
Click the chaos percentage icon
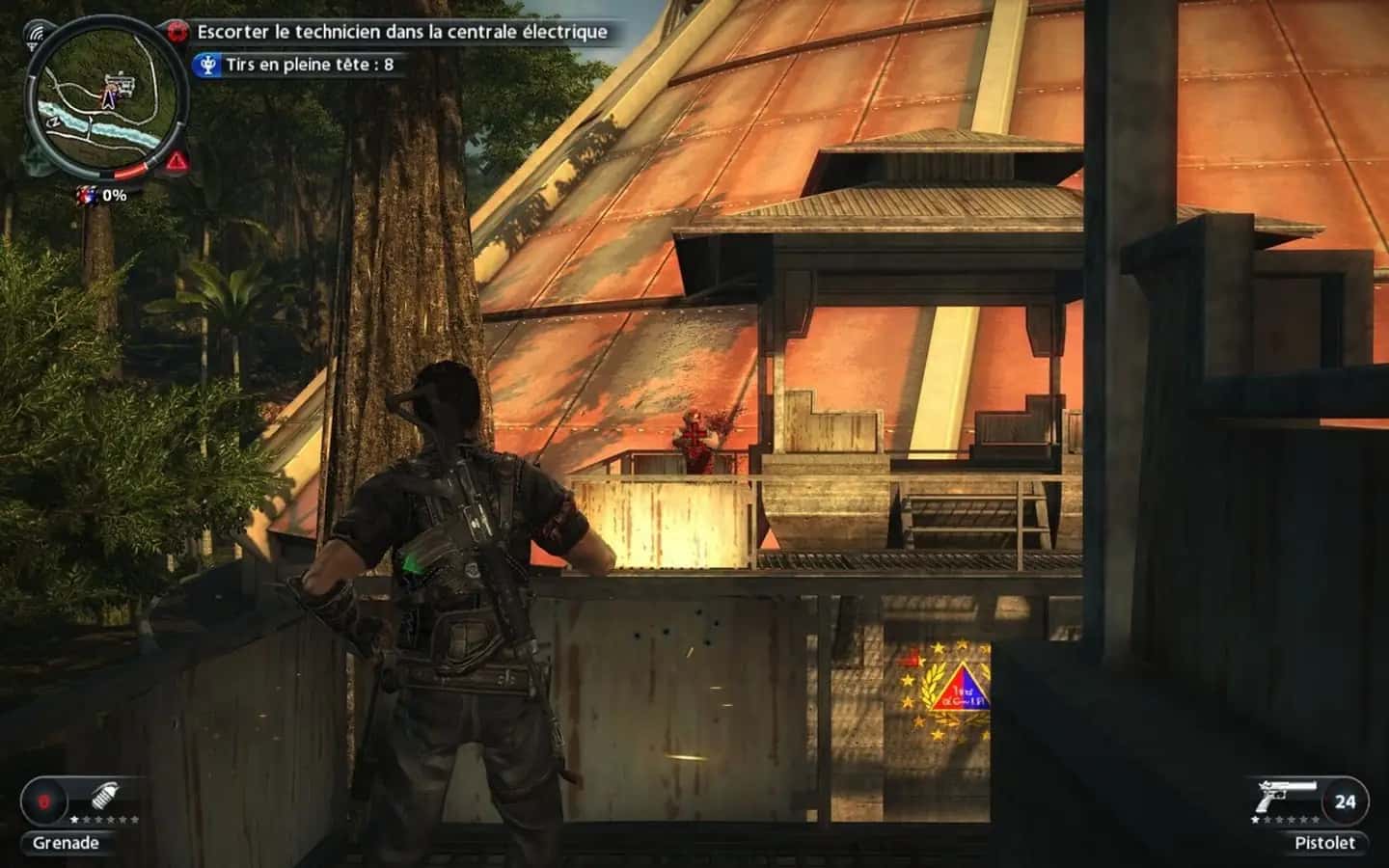click(x=87, y=195)
